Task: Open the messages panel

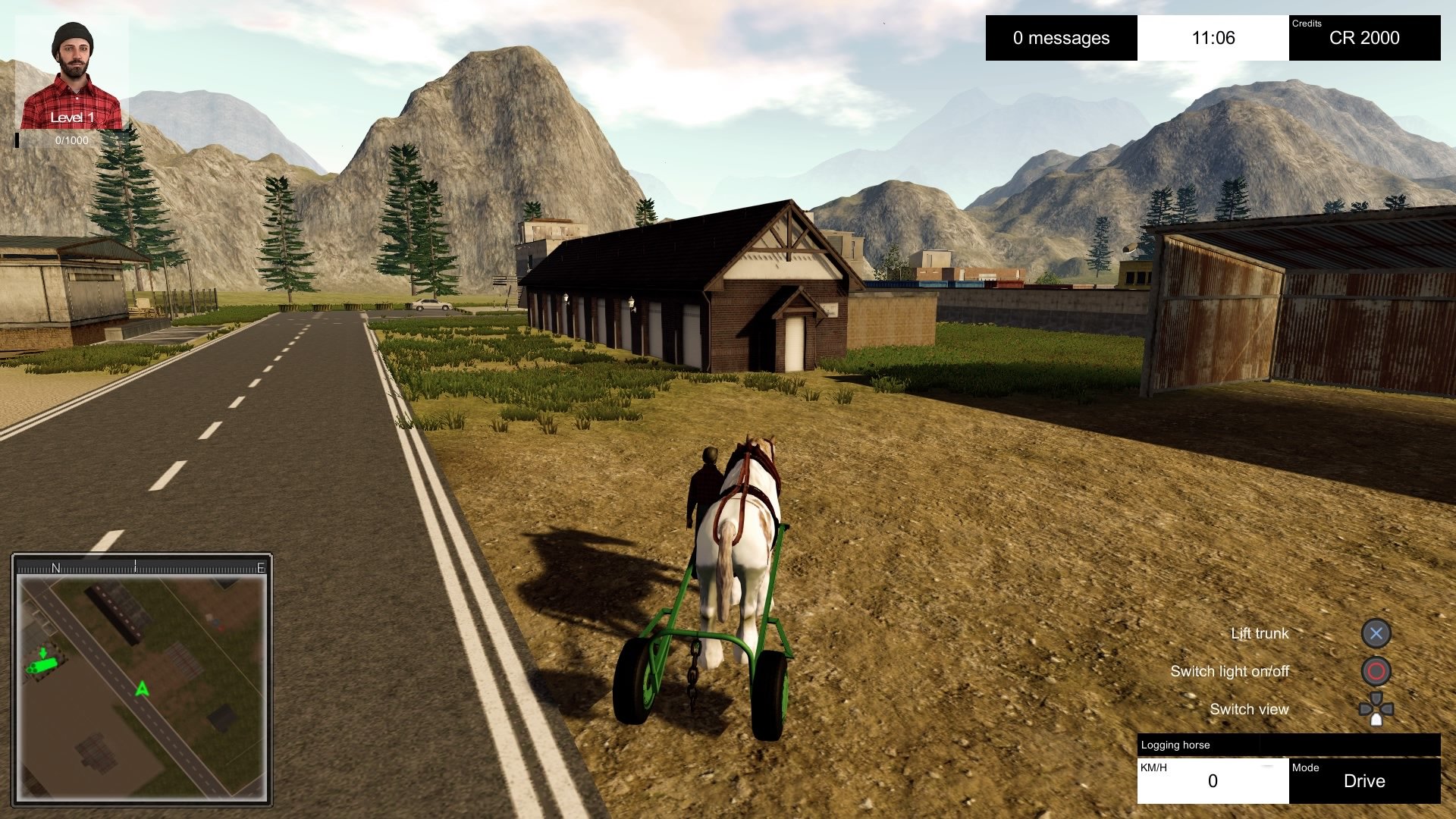Action: pyautogui.click(x=1061, y=38)
